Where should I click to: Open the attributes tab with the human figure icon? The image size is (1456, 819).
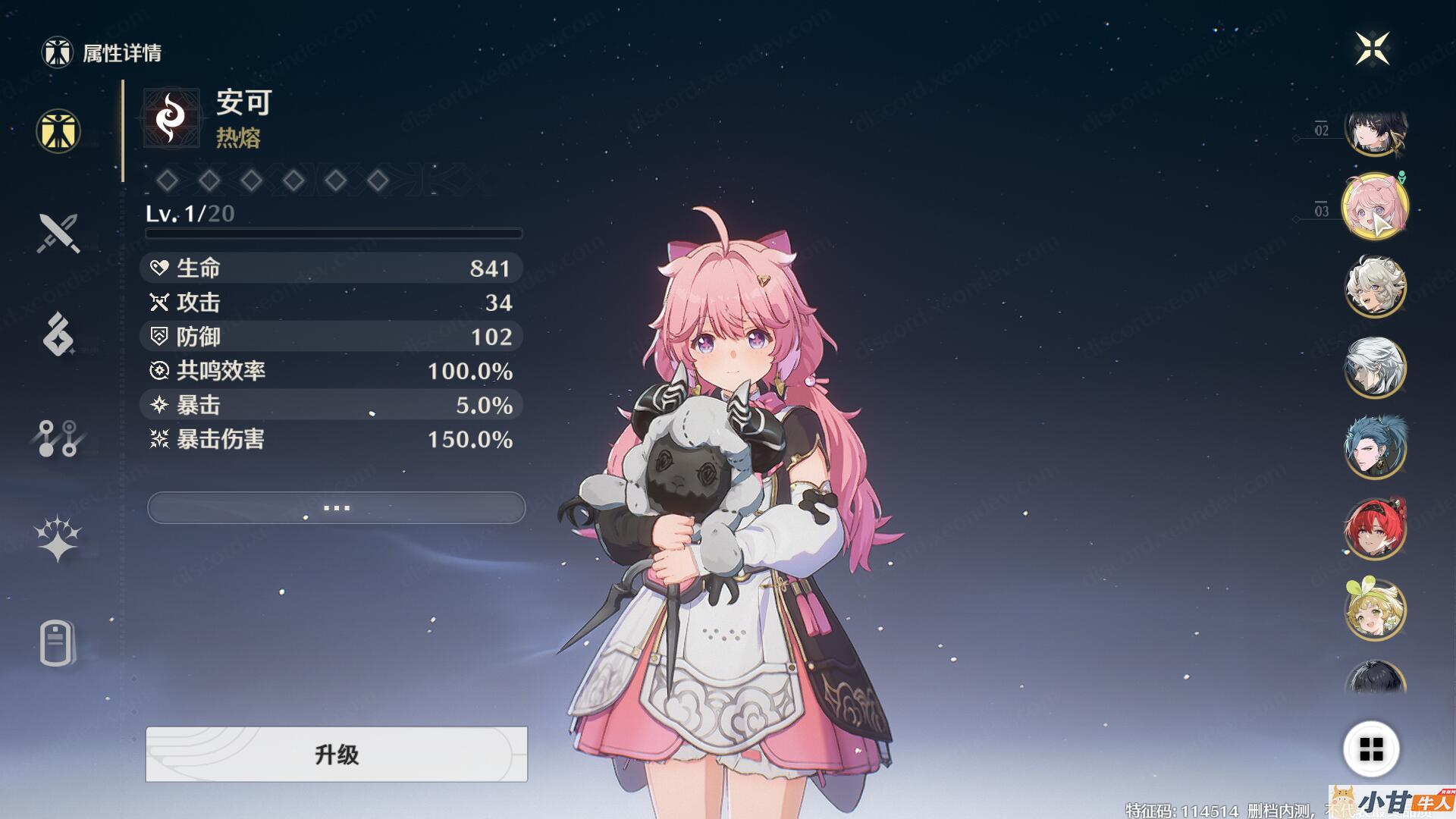(58, 130)
